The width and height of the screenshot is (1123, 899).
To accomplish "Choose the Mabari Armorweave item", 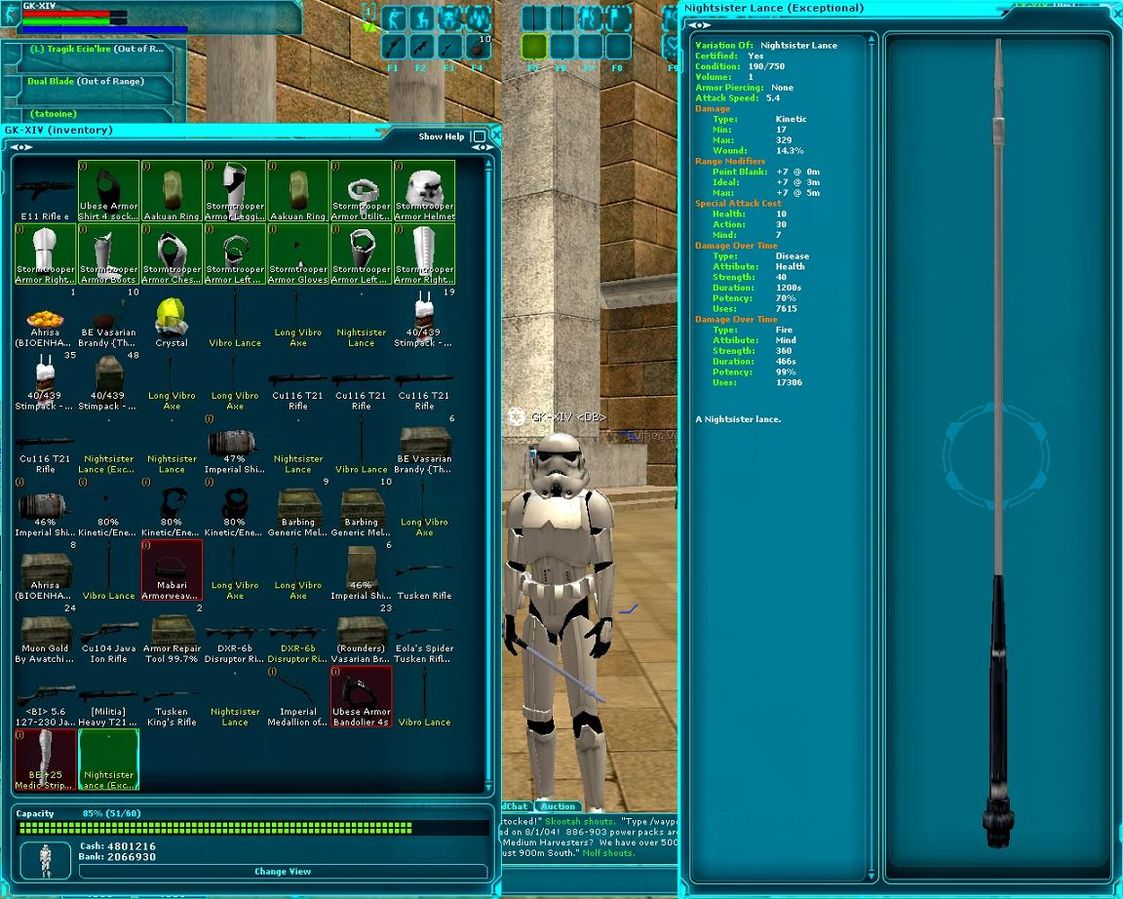I will [x=171, y=570].
